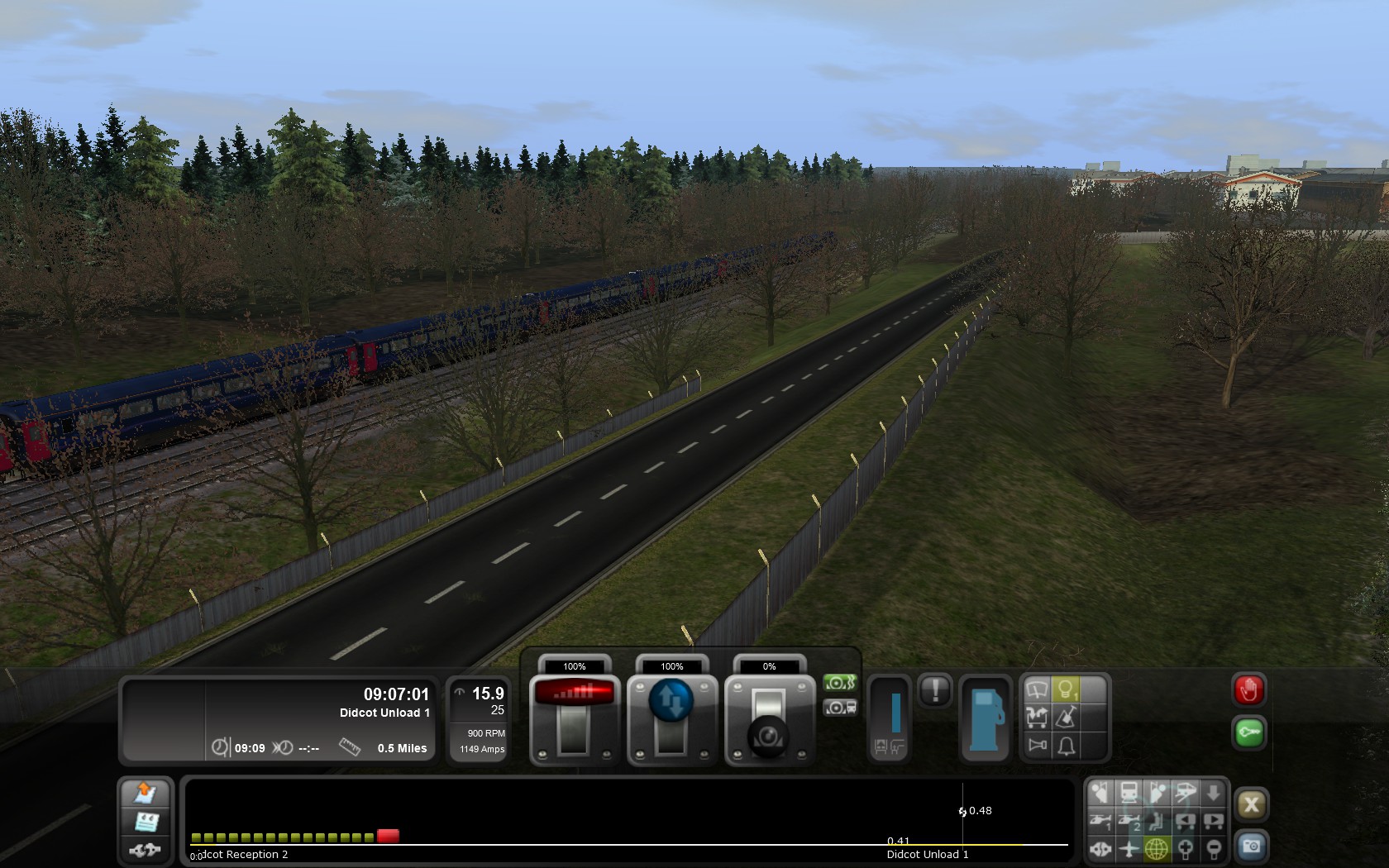Trigger the emergency brake red hand button

pyautogui.click(x=1248, y=690)
